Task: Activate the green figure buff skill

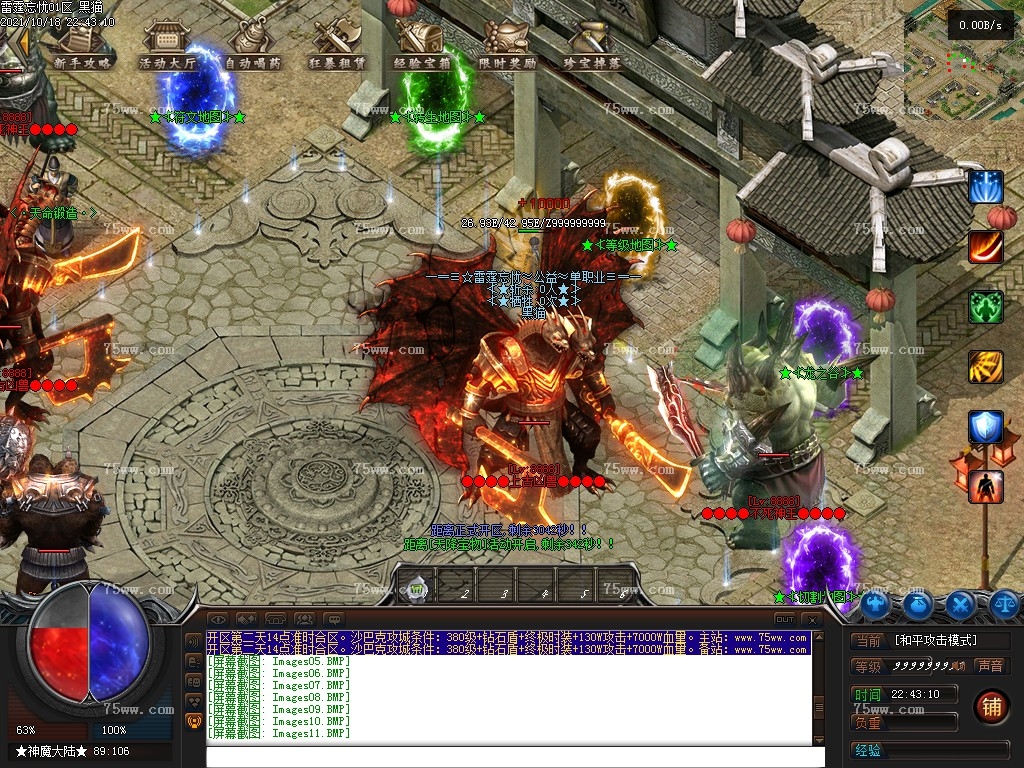Action: tap(986, 307)
